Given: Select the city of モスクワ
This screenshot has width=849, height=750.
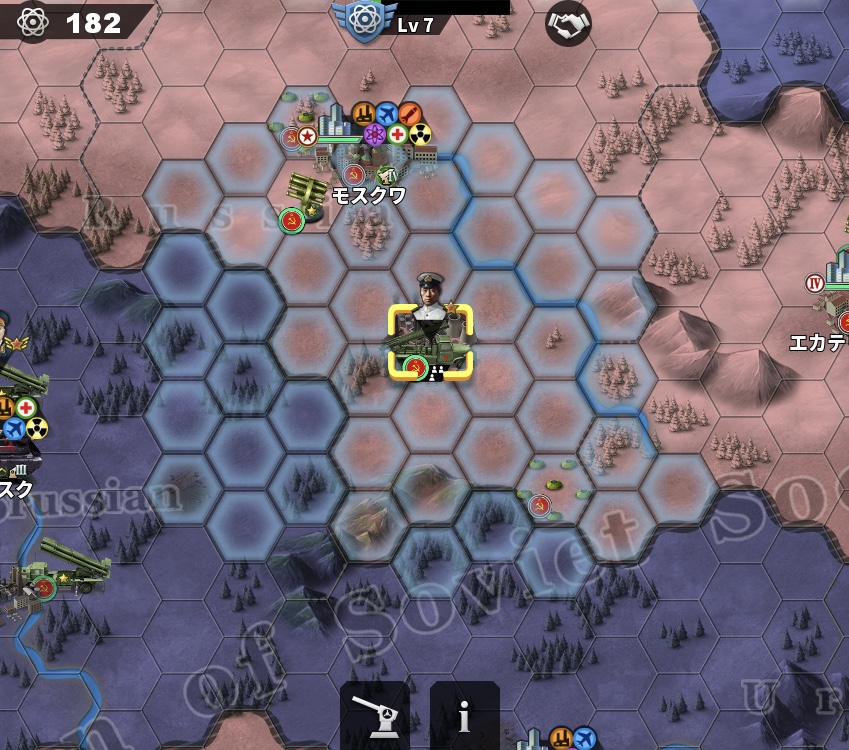Looking at the screenshot, I should click(x=368, y=152).
